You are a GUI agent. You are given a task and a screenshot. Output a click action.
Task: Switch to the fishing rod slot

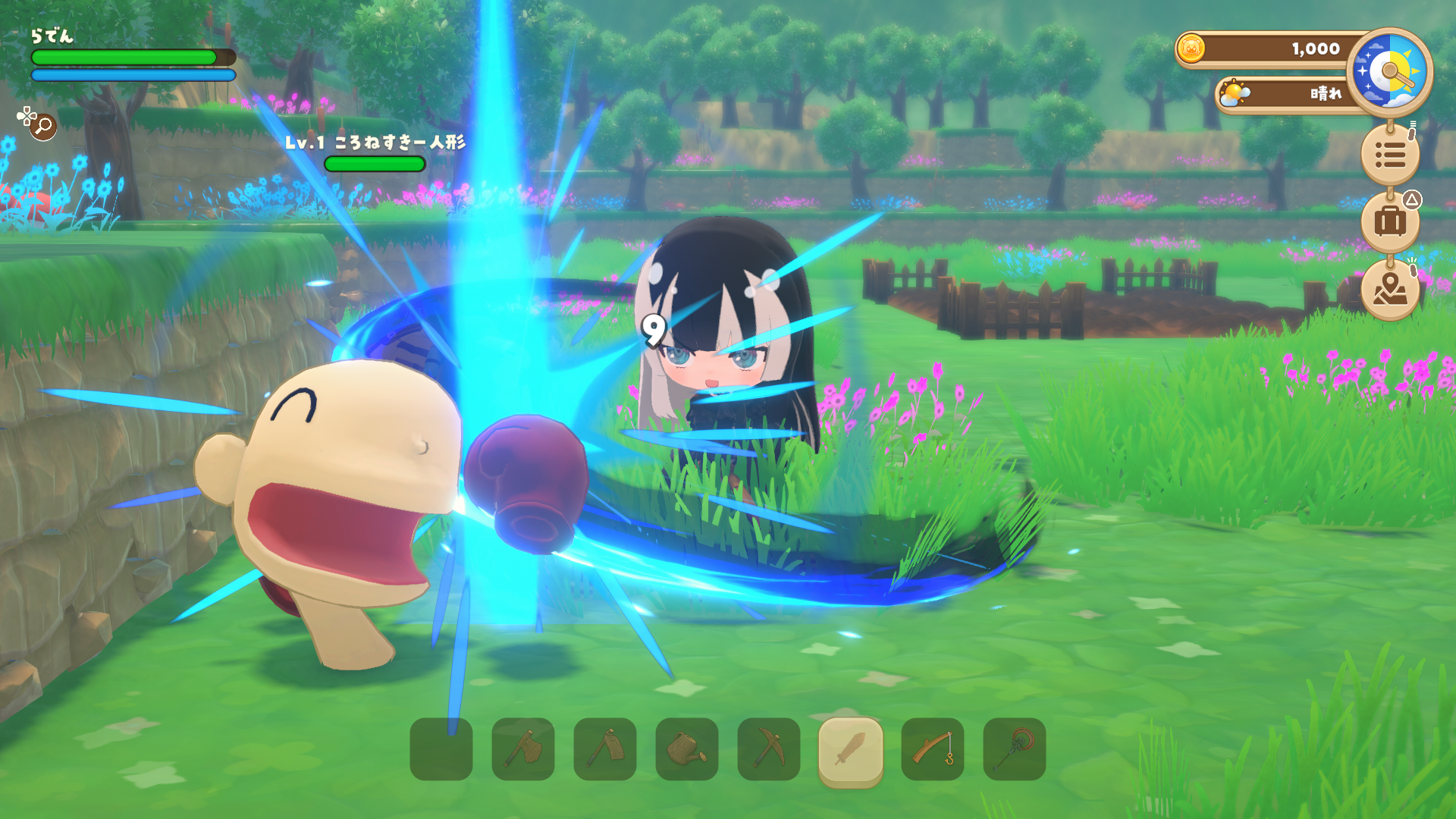(x=933, y=749)
